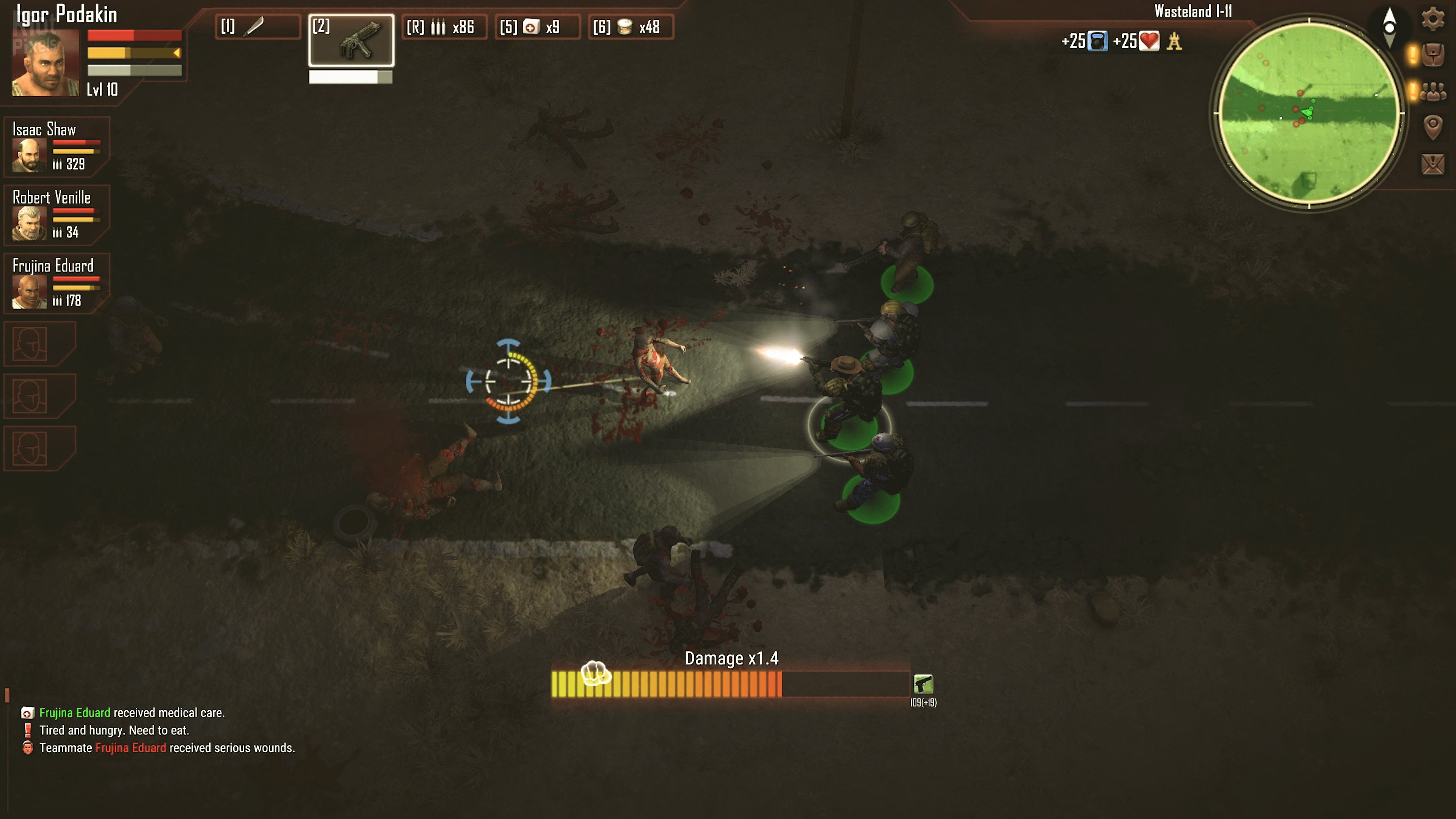Click the +25 kettlebell strength bonus icon

1097,41
